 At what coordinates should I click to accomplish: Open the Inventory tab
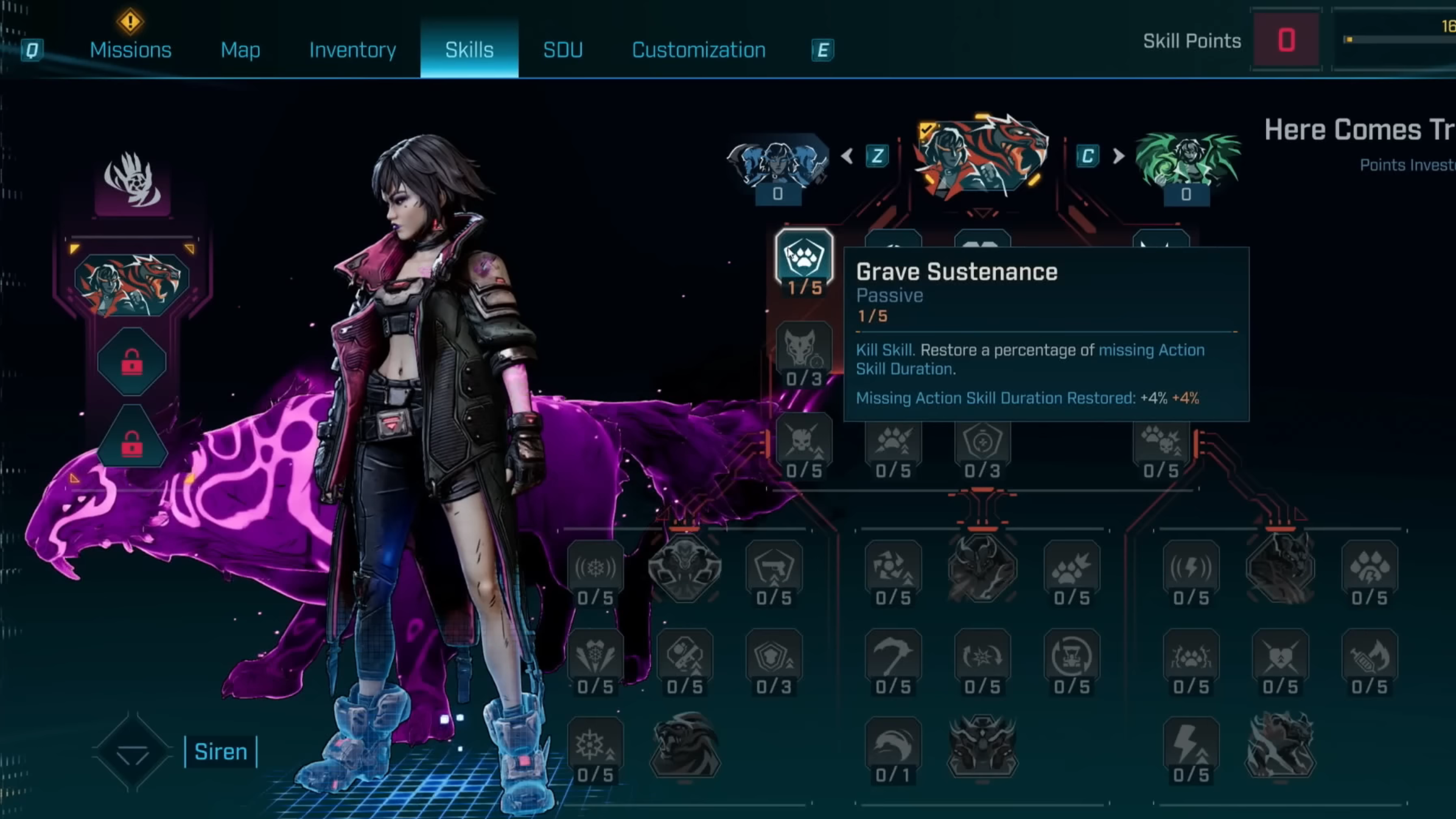click(352, 50)
